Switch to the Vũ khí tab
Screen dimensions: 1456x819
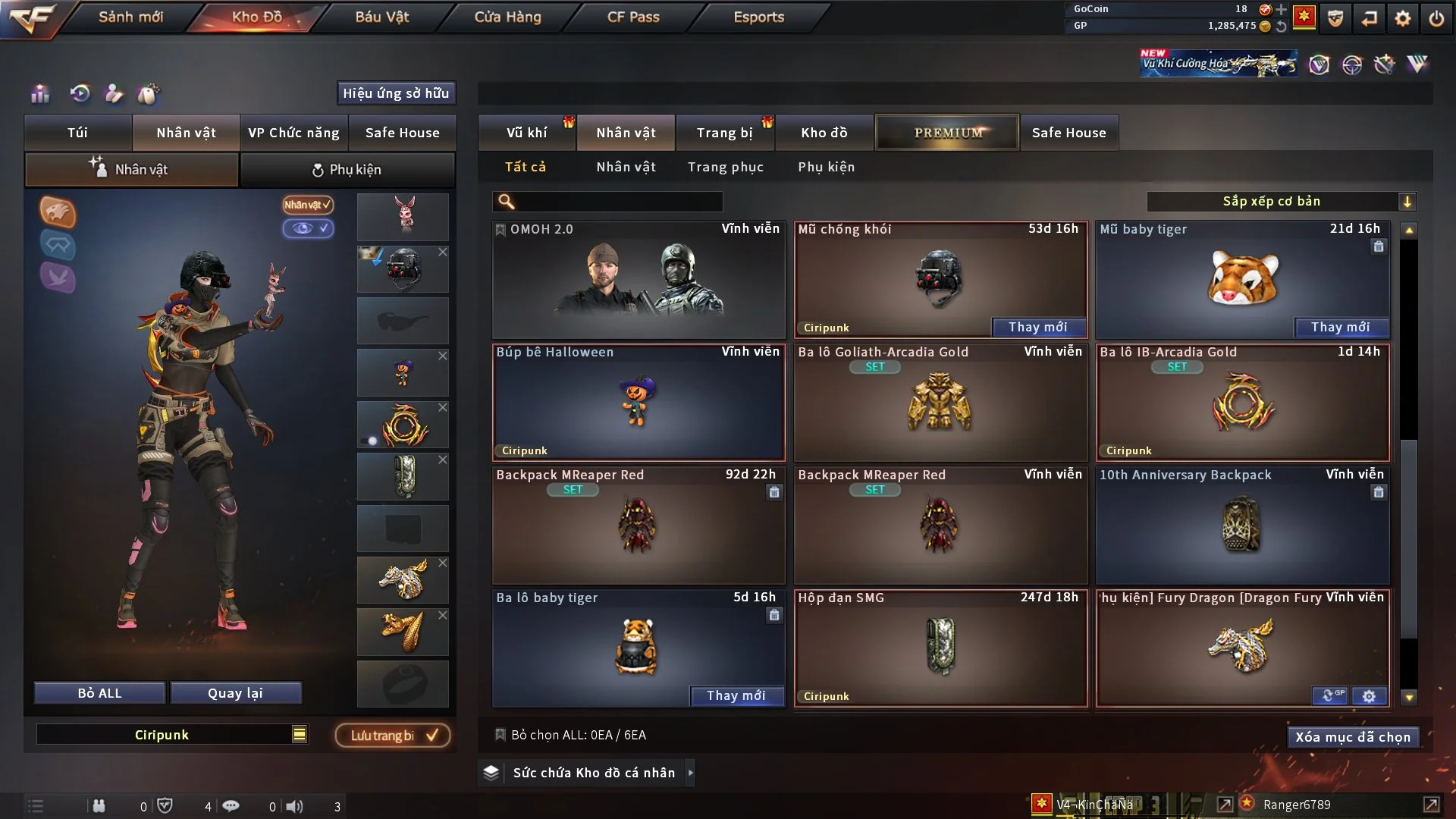526,133
